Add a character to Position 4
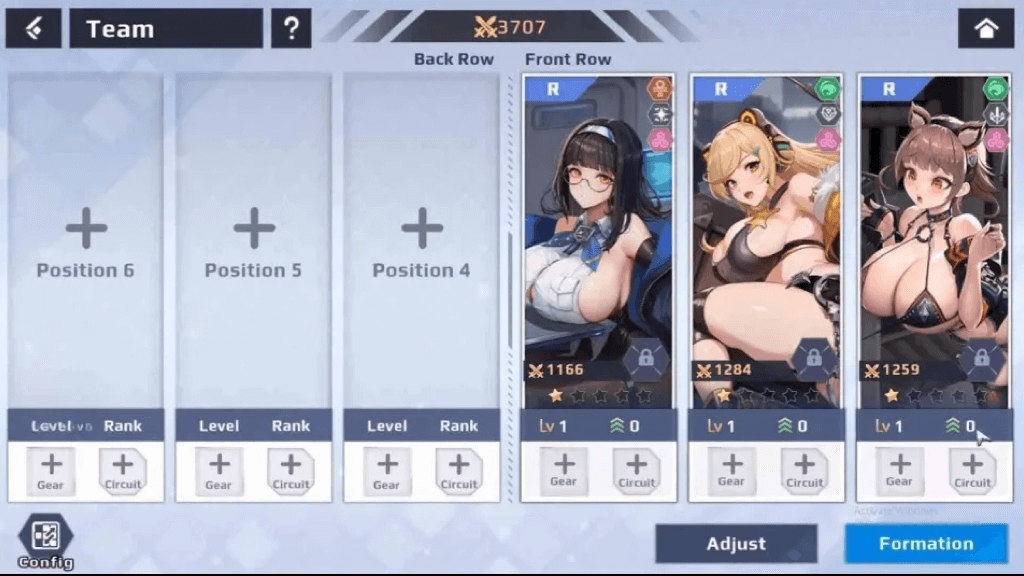The image size is (1024, 576). 422,242
